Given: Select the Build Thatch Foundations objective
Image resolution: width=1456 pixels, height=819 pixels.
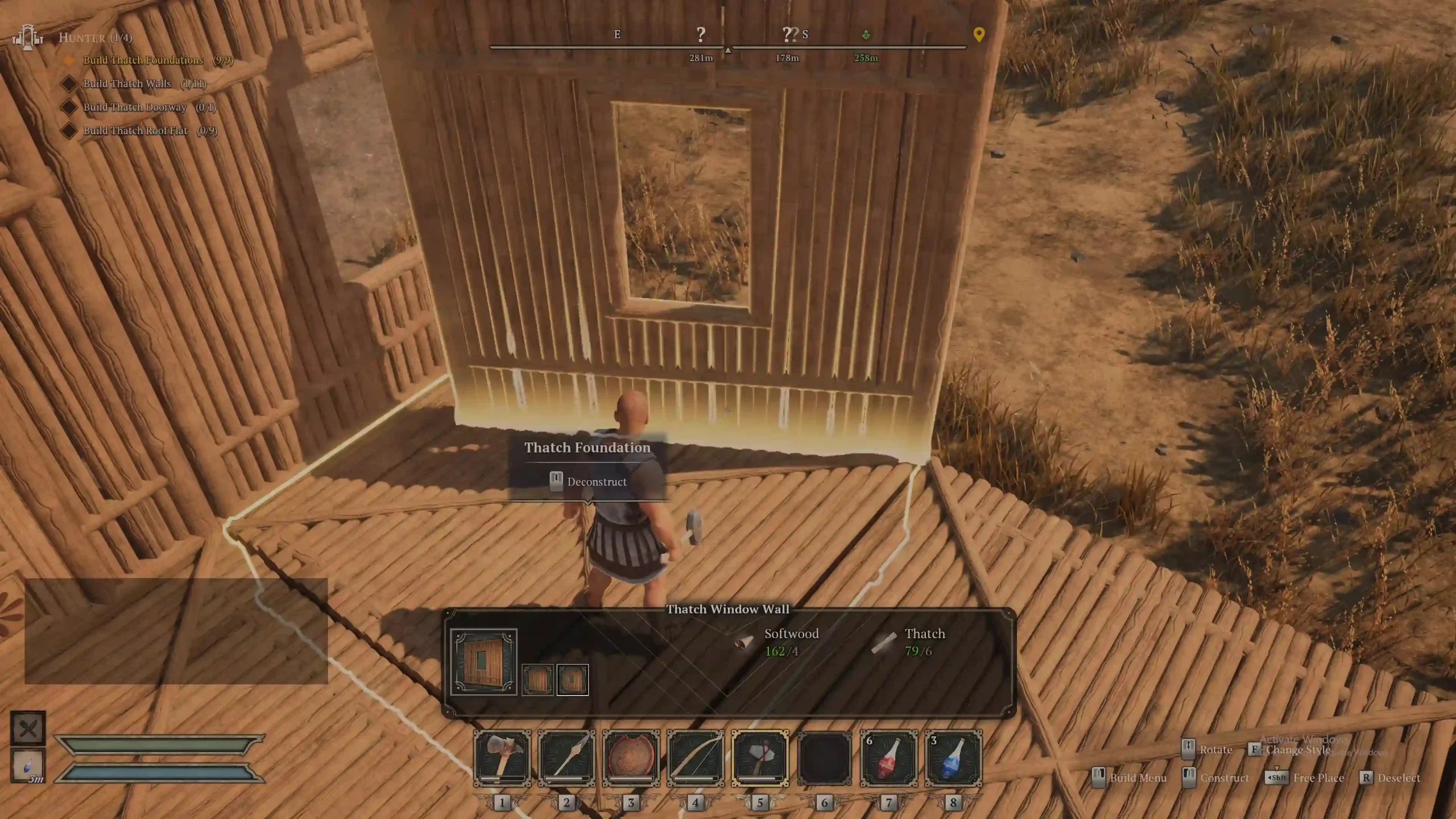Looking at the screenshot, I should coord(143,60).
